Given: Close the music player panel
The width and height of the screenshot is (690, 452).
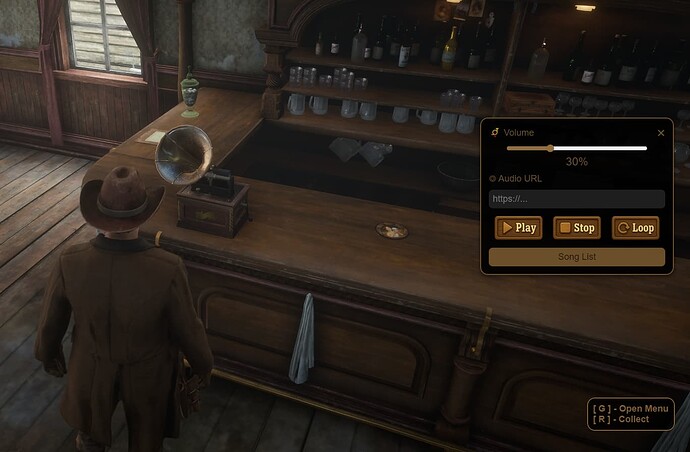Looking at the screenshot, I should 661,132.
